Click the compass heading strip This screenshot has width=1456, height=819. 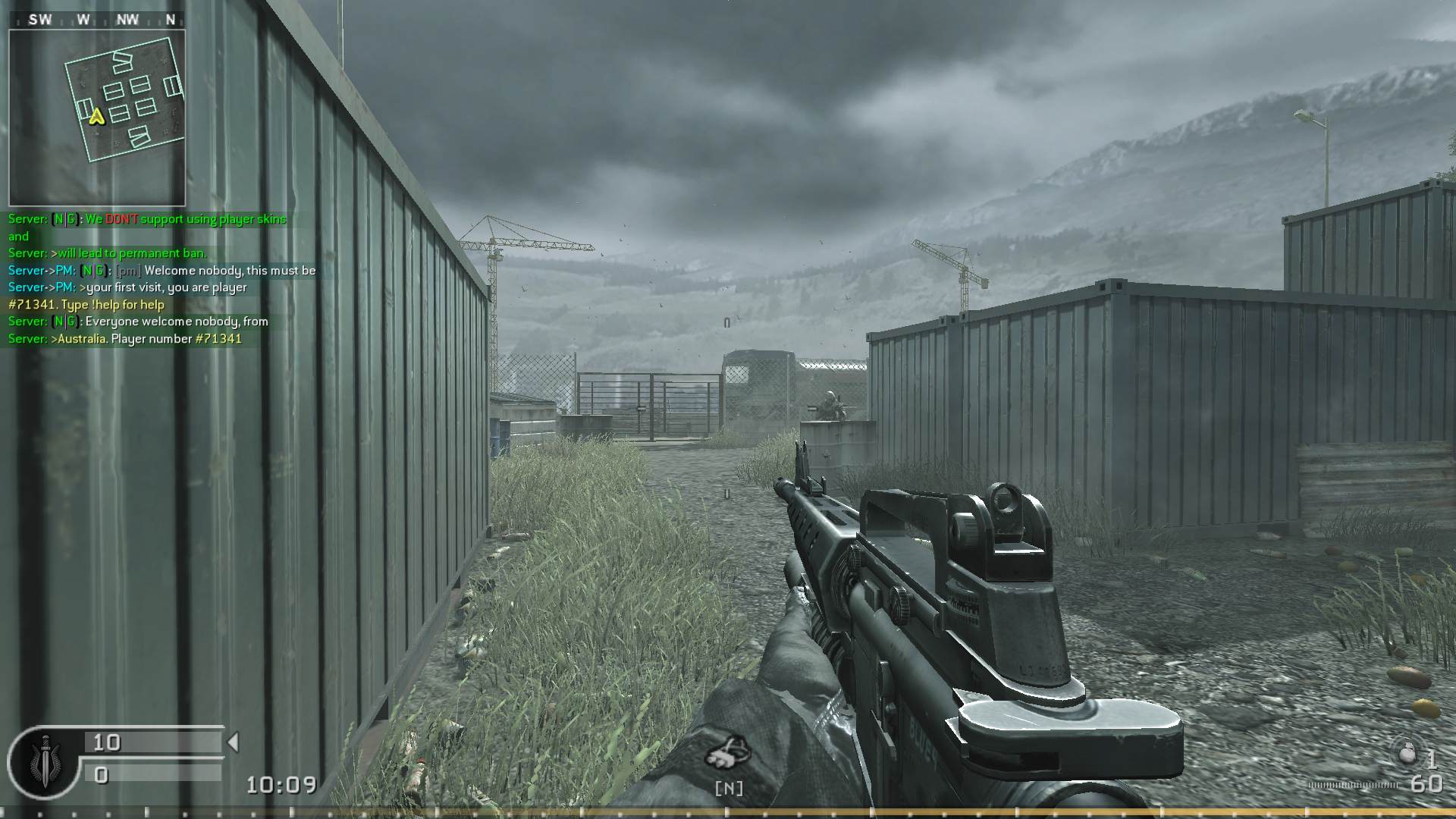[x=97, y=20]
